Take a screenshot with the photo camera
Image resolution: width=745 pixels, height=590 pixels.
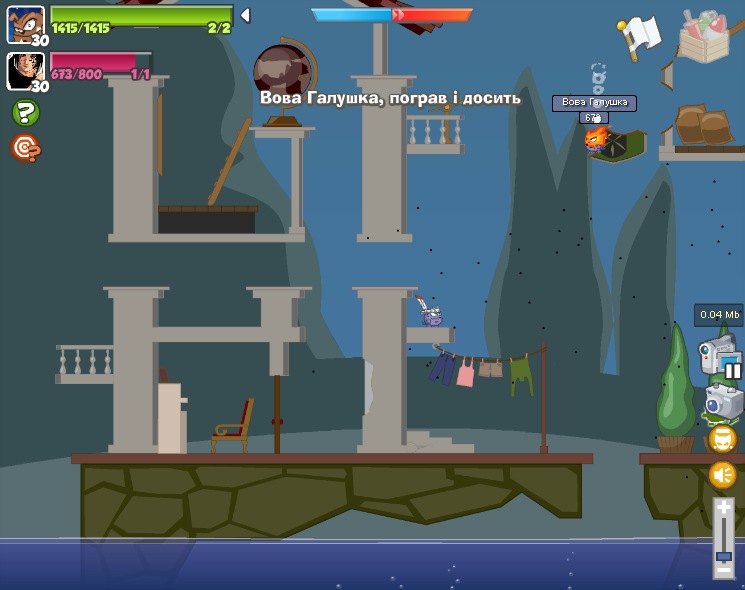point(722,403)
